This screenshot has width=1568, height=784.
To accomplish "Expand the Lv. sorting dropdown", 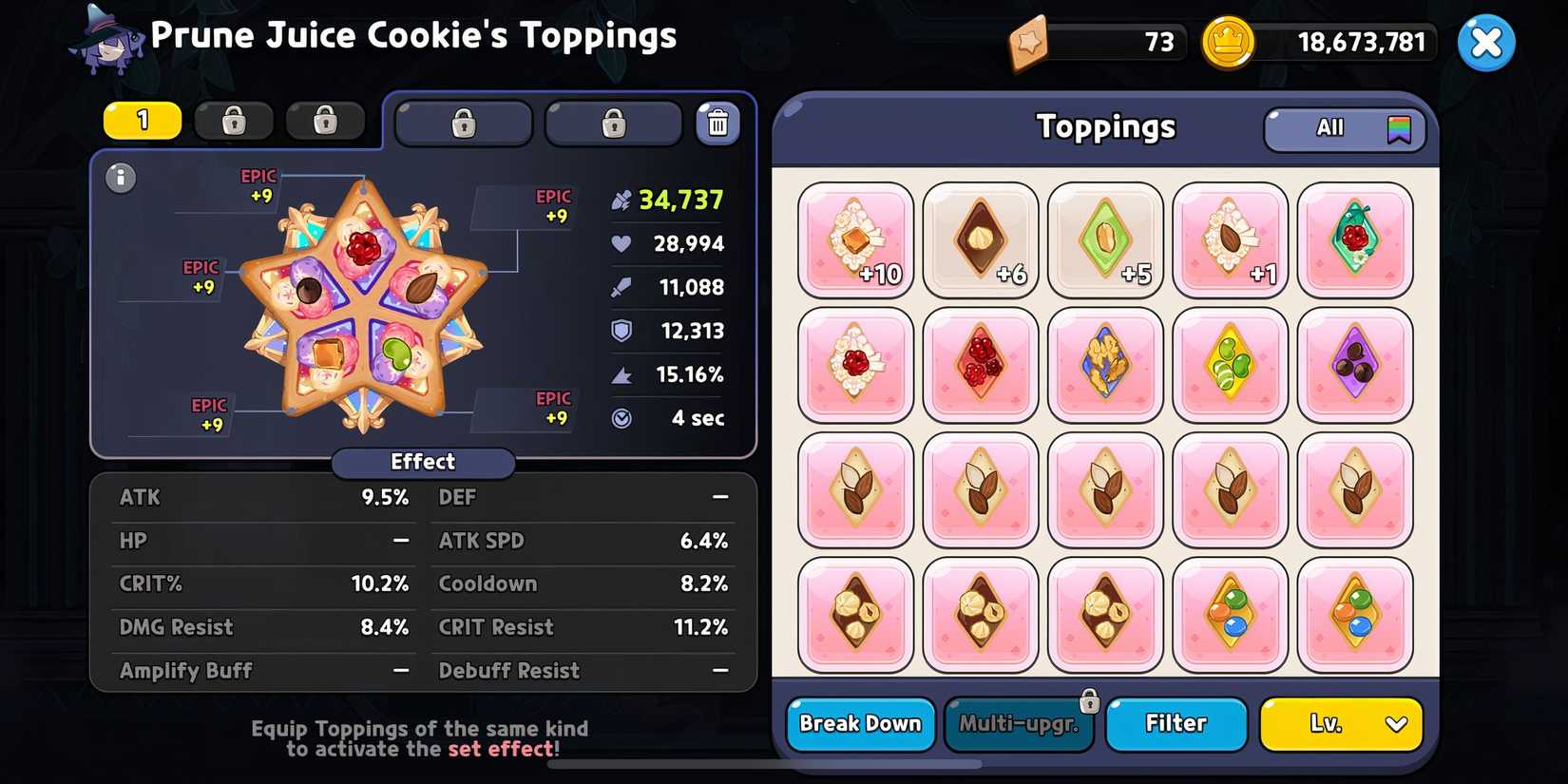I will (x=1341, y=724).
